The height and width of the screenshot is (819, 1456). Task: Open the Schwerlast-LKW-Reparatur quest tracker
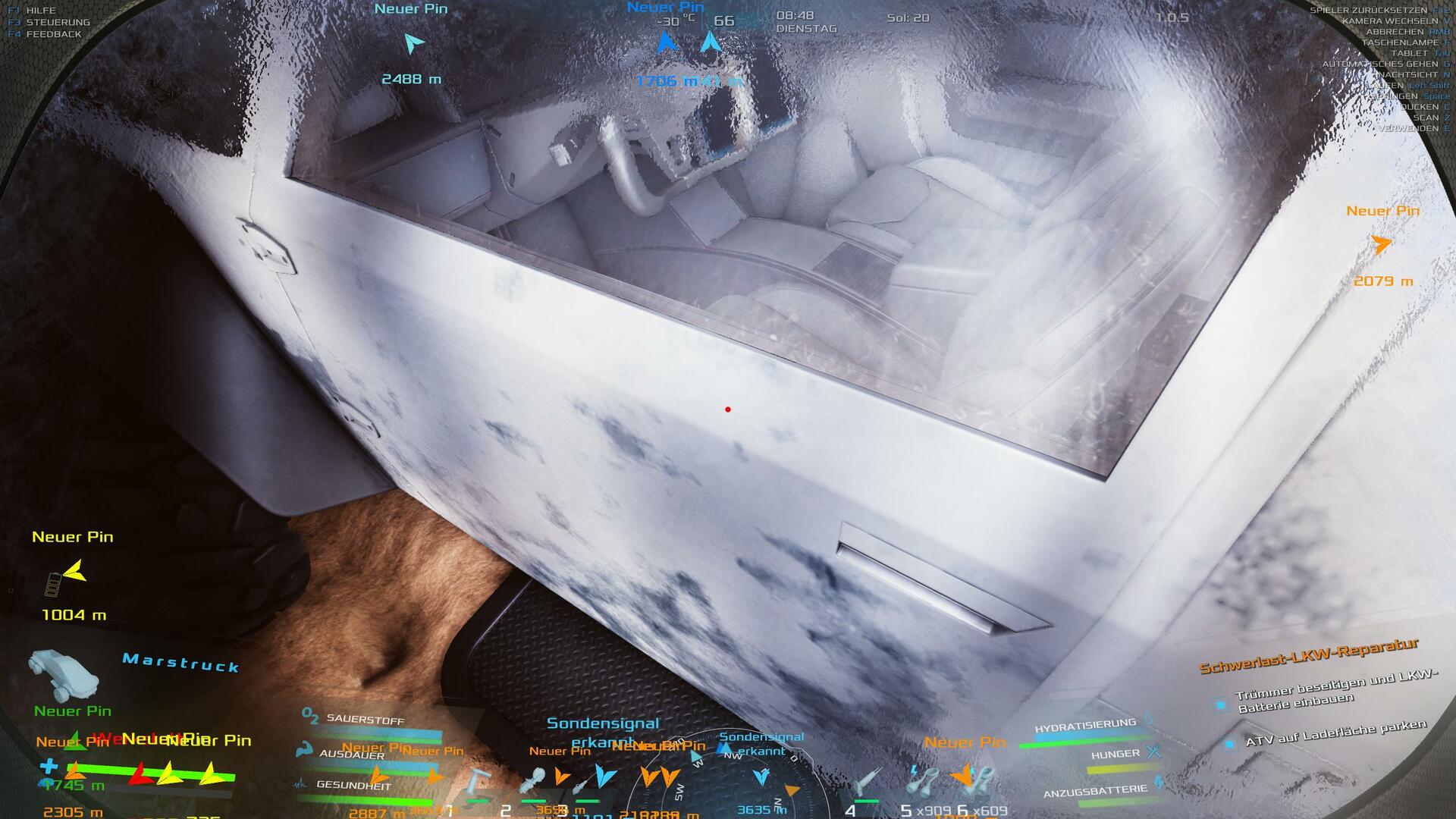(x=1307, y=656)
